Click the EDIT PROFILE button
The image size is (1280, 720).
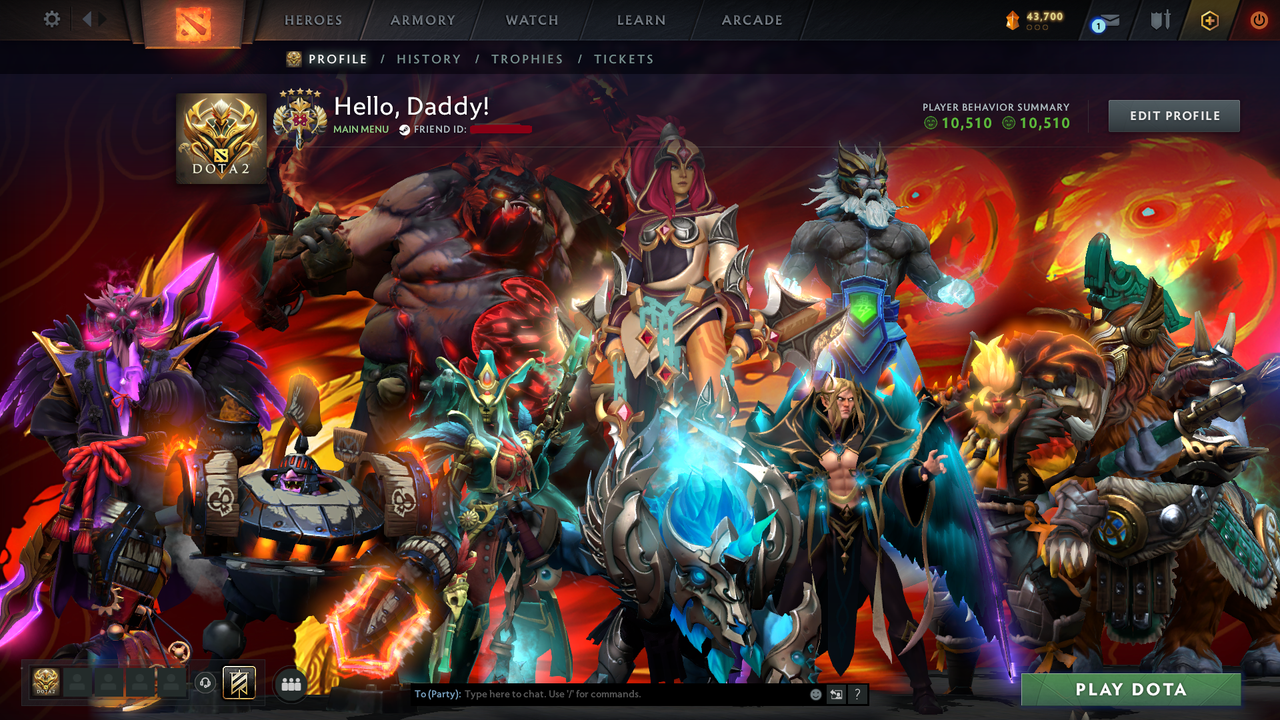pos(1173,115)
